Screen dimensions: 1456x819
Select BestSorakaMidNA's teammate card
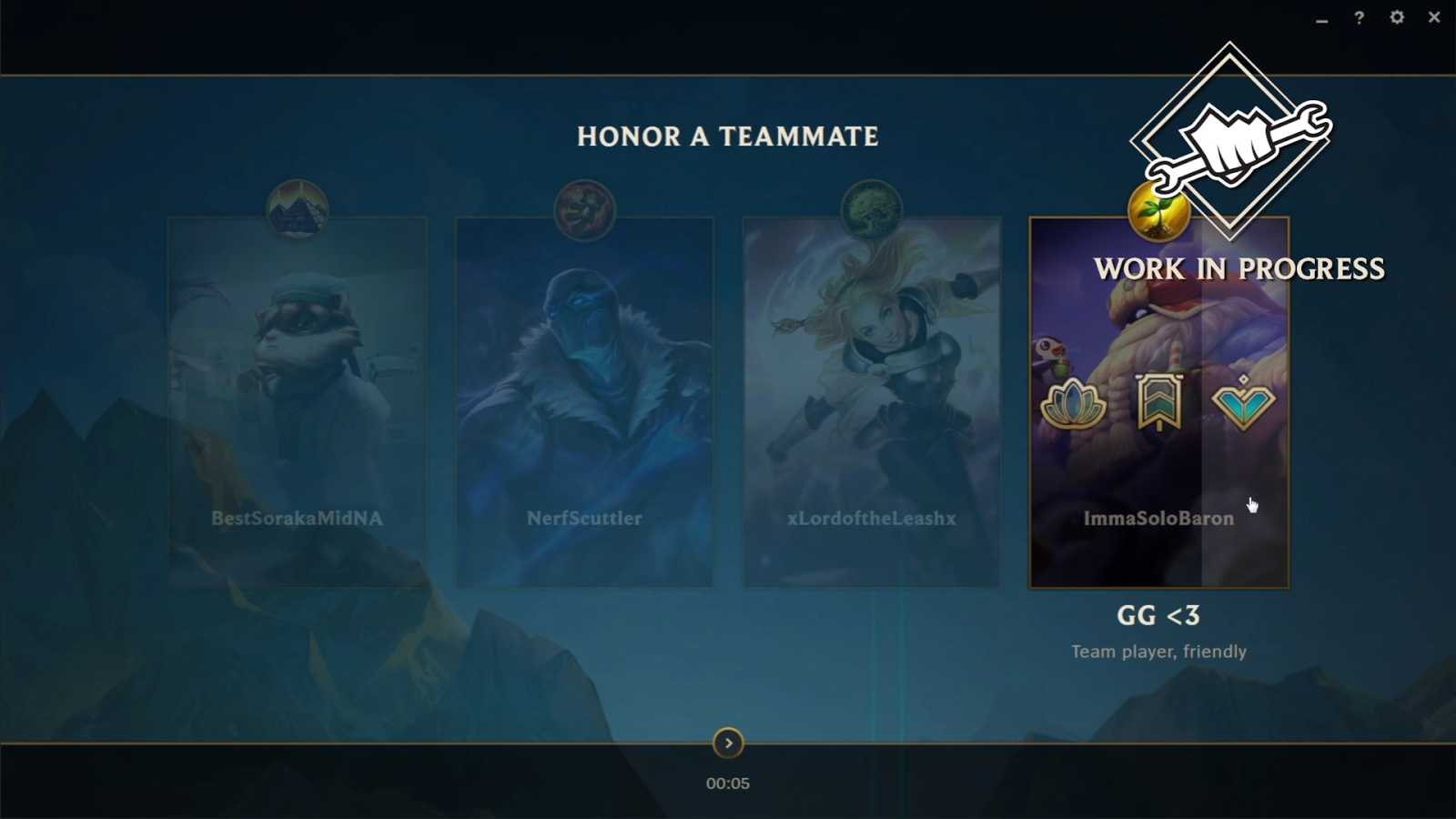click(x=296, y=400)
